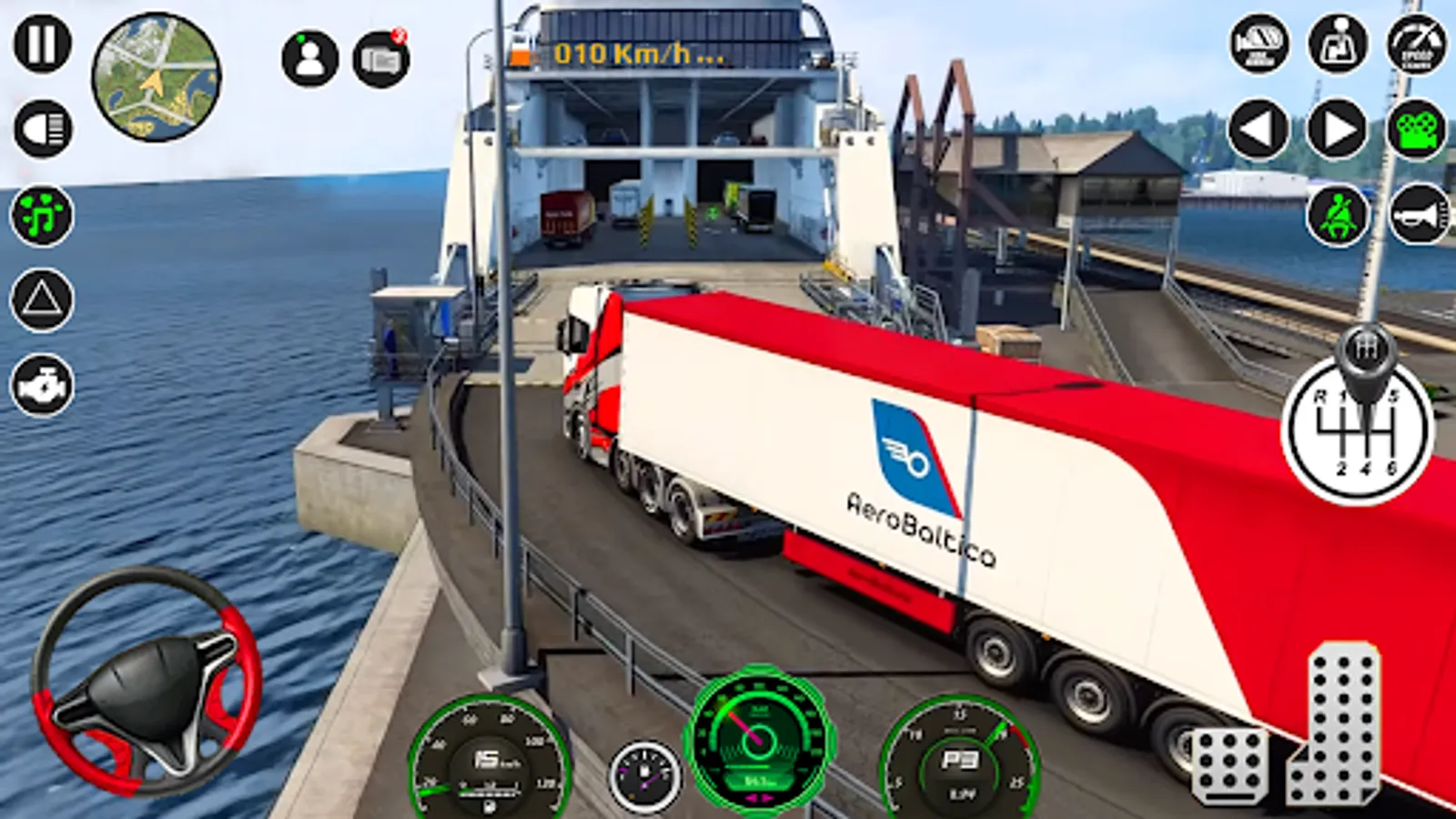Activate the right turn arrow
The image size is (1456, 819).
click(1338, 129)
